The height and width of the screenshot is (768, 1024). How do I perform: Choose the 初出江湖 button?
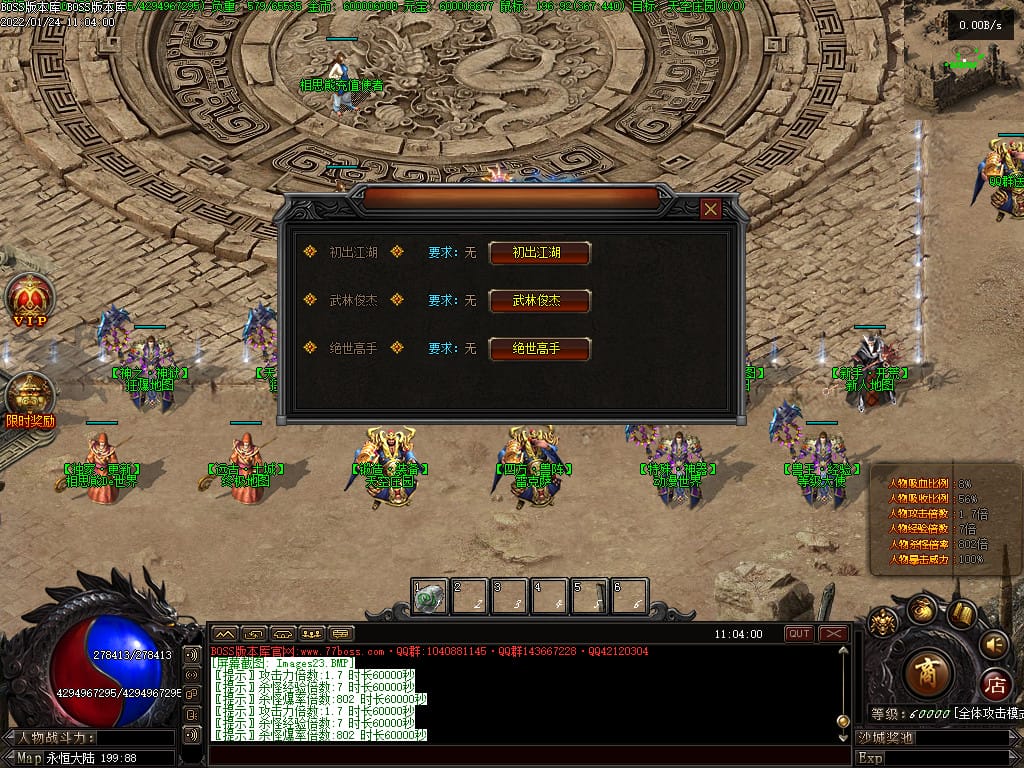click(539, 253)
